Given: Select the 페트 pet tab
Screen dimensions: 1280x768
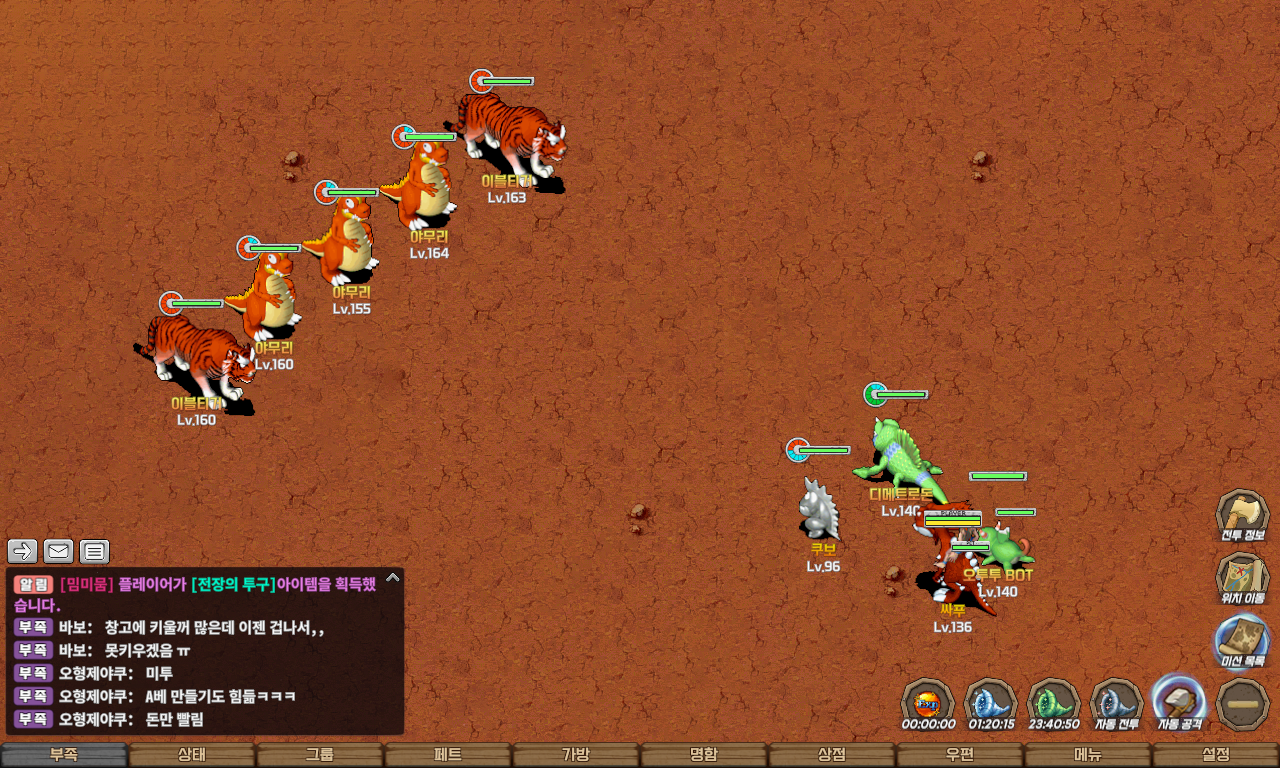Looking at the screenshot, I should 448,755.
